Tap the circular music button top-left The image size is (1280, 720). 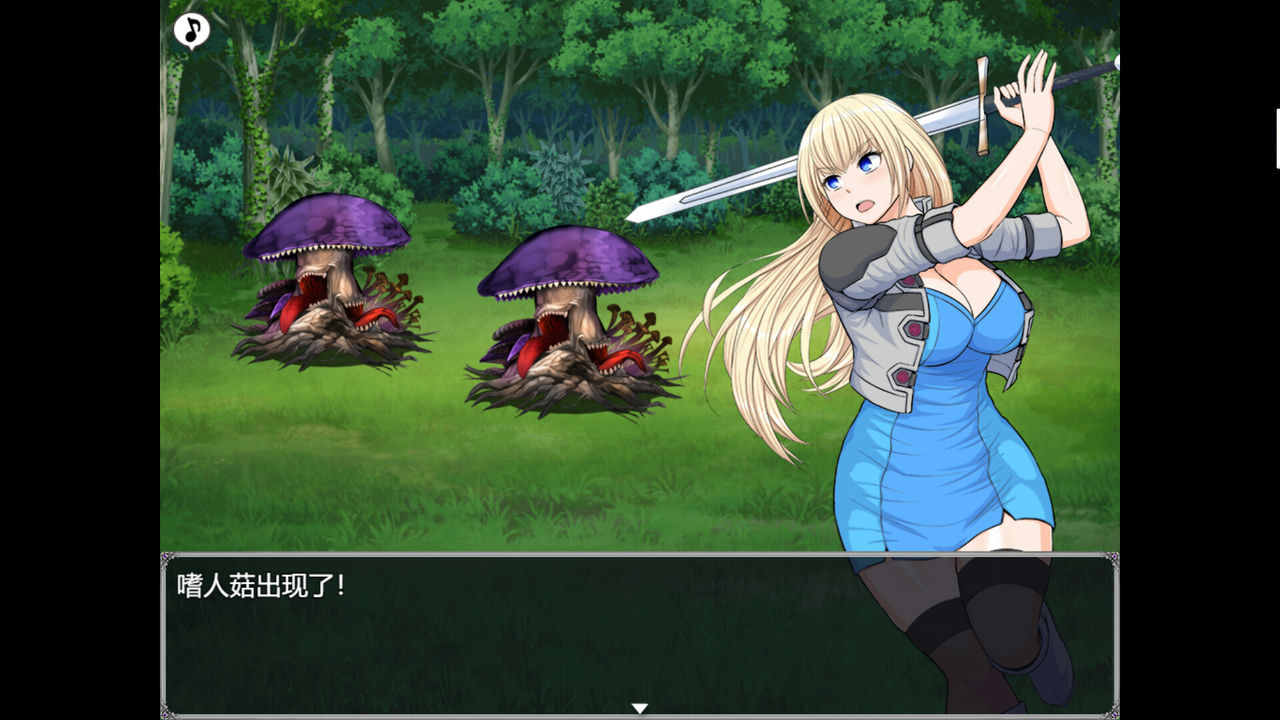pyautogui.click(x=190, y=31)
